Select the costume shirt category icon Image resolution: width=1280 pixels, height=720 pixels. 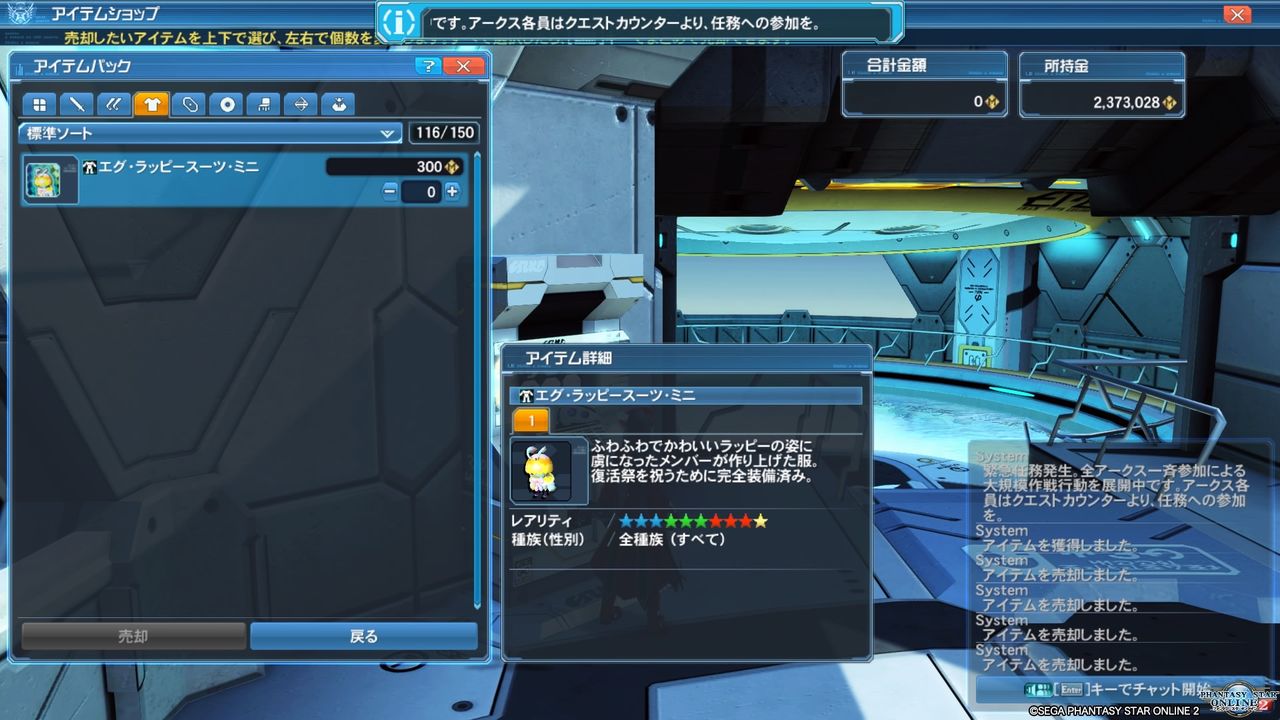pos(152,104)
